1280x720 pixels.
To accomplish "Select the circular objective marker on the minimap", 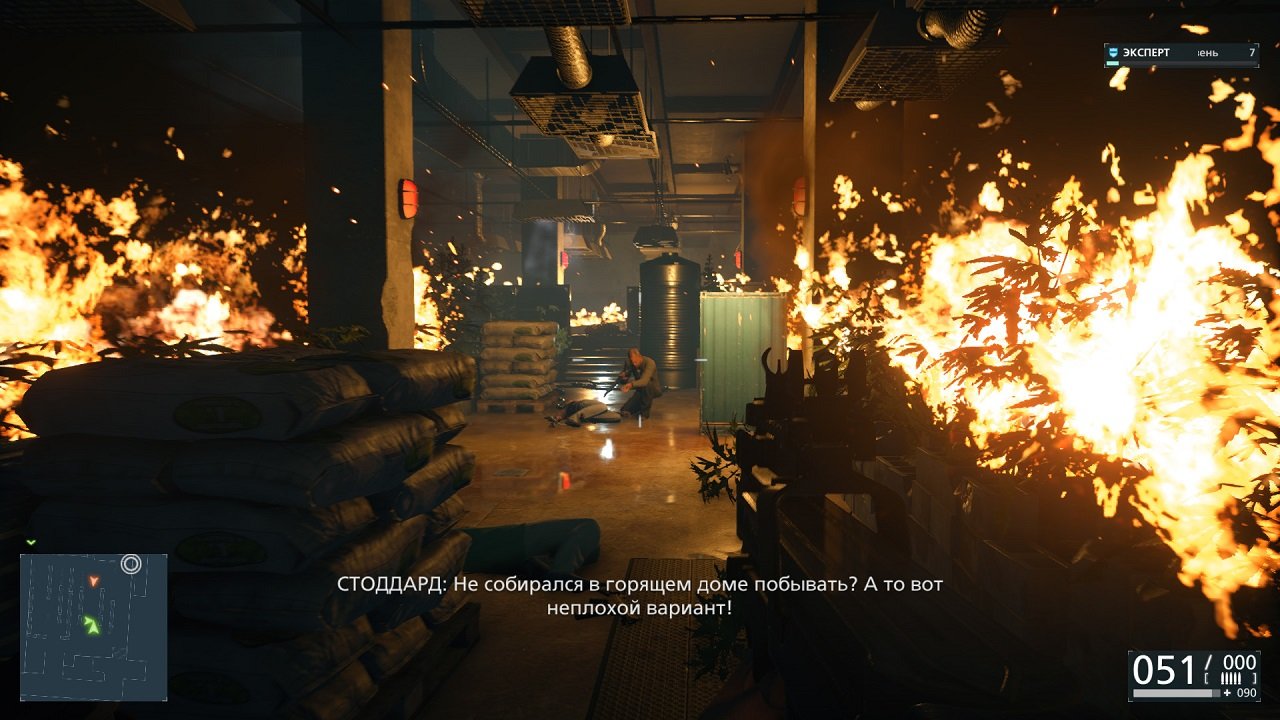I will click(131, 562).
